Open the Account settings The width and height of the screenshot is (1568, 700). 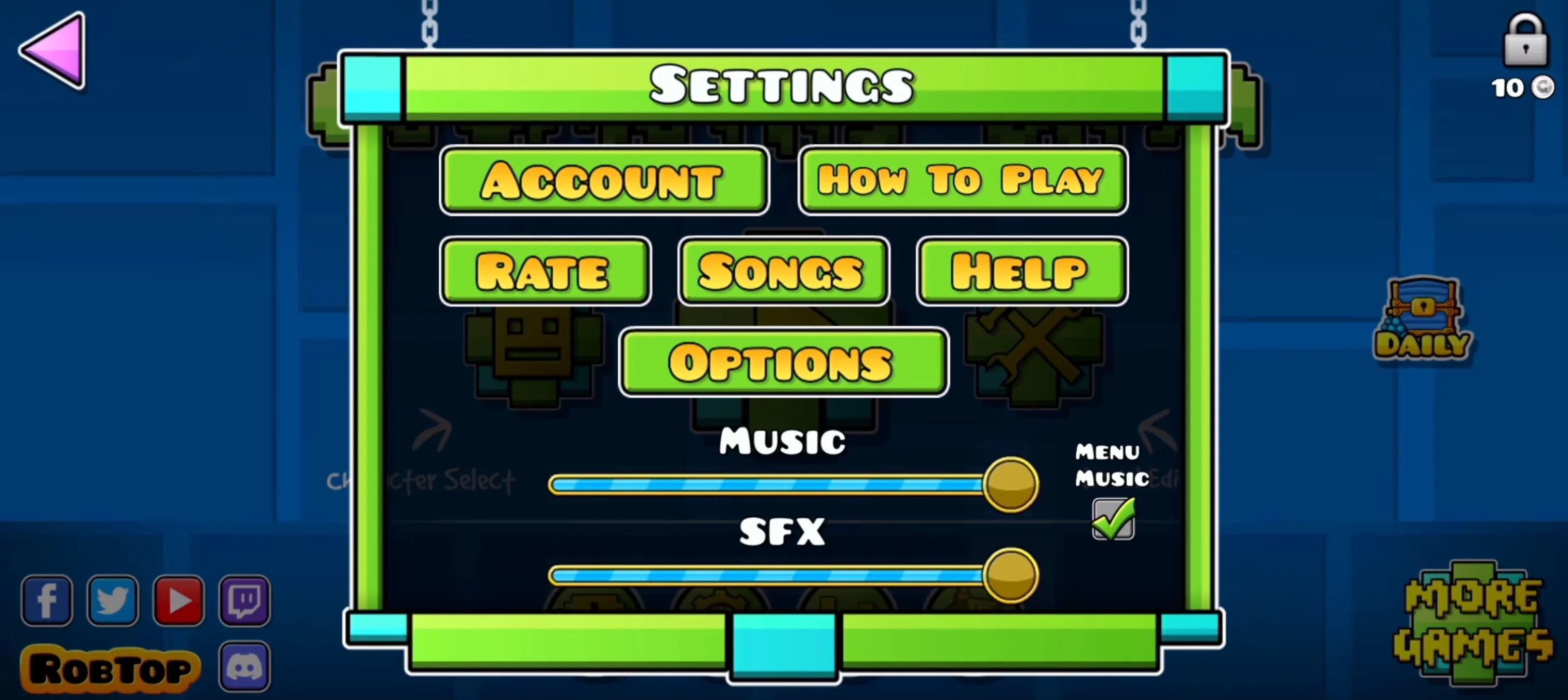click(x=603, y=181)
